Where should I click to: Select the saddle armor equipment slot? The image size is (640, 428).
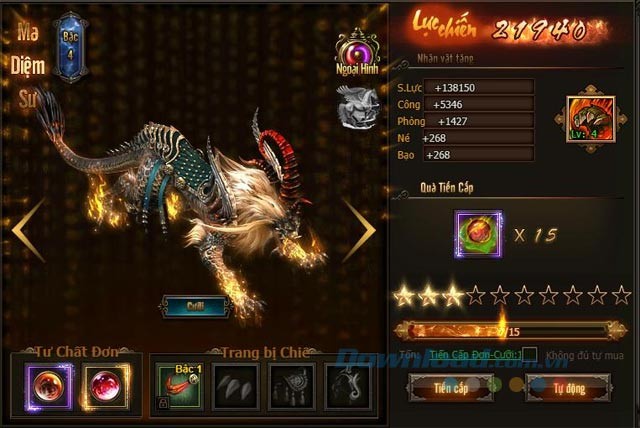click(292, 387)
